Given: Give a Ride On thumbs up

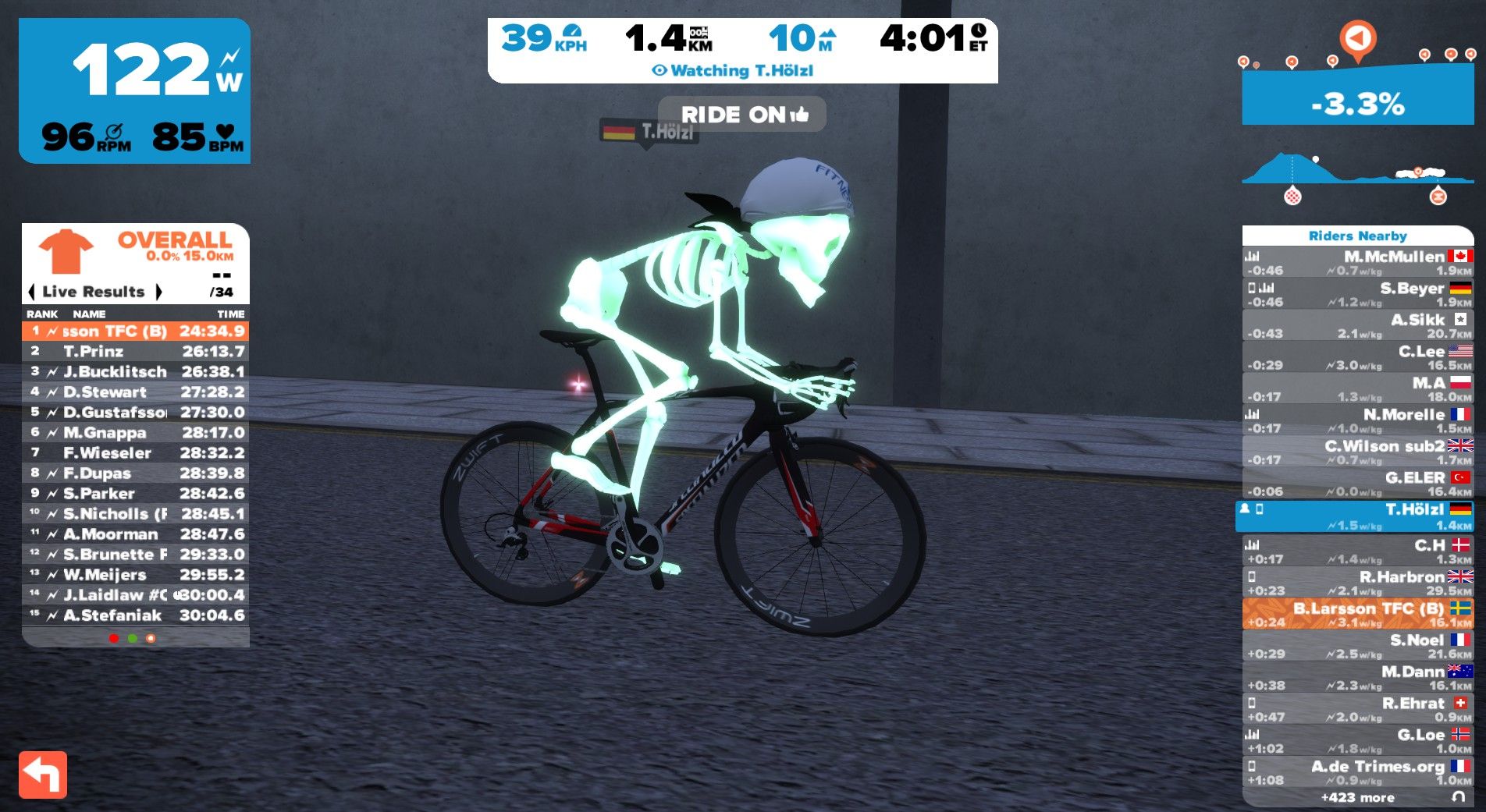Looking at the screenshot, I should [x=742, y=115].
